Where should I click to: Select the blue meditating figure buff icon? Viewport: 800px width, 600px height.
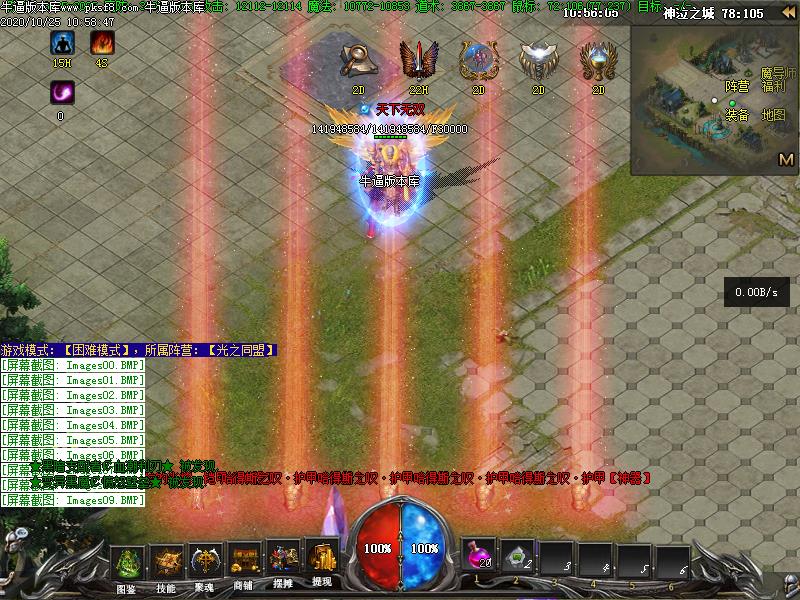coord(62,43)
